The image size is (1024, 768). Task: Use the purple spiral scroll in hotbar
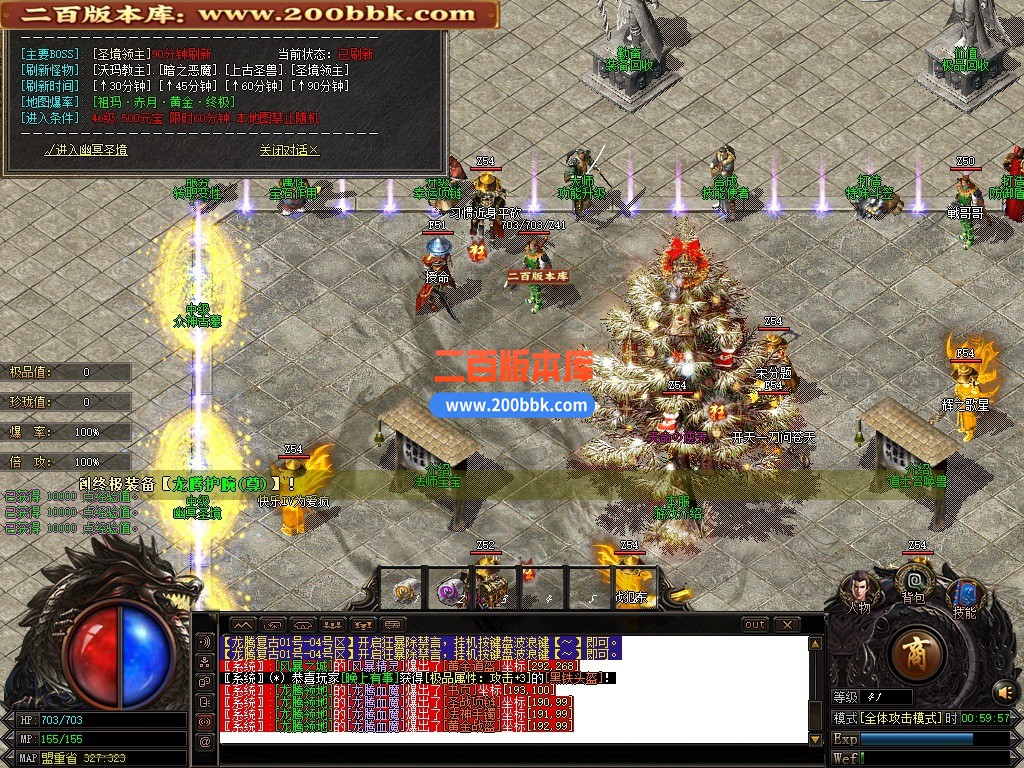coord(447,591)
